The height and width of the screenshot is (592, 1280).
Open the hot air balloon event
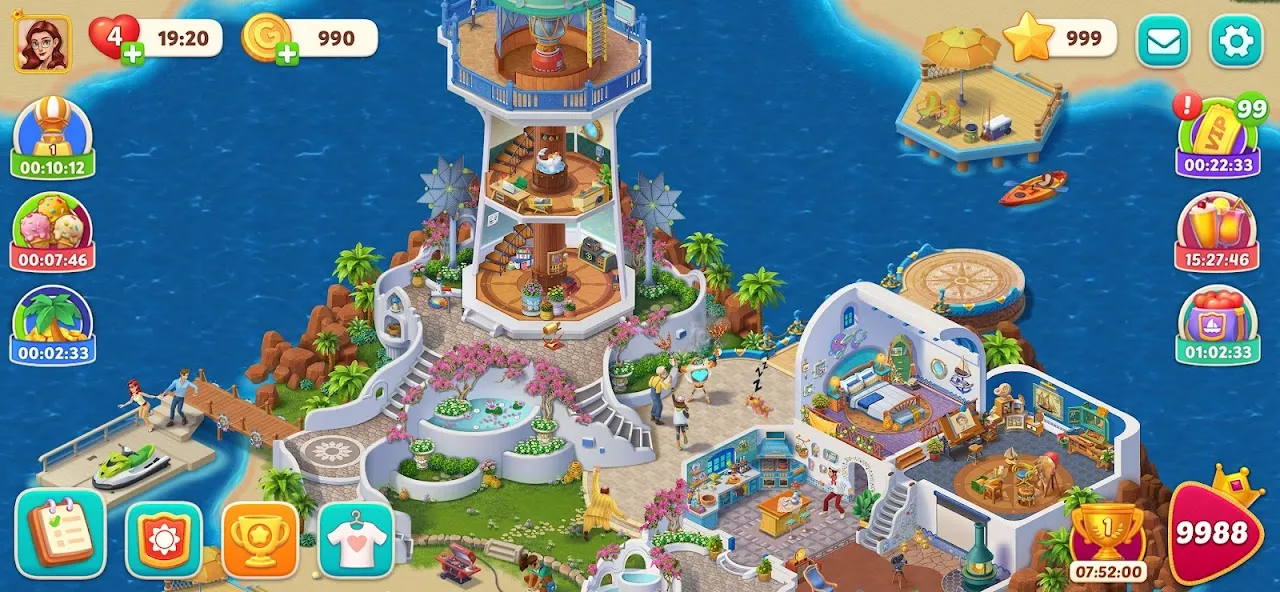53,139
